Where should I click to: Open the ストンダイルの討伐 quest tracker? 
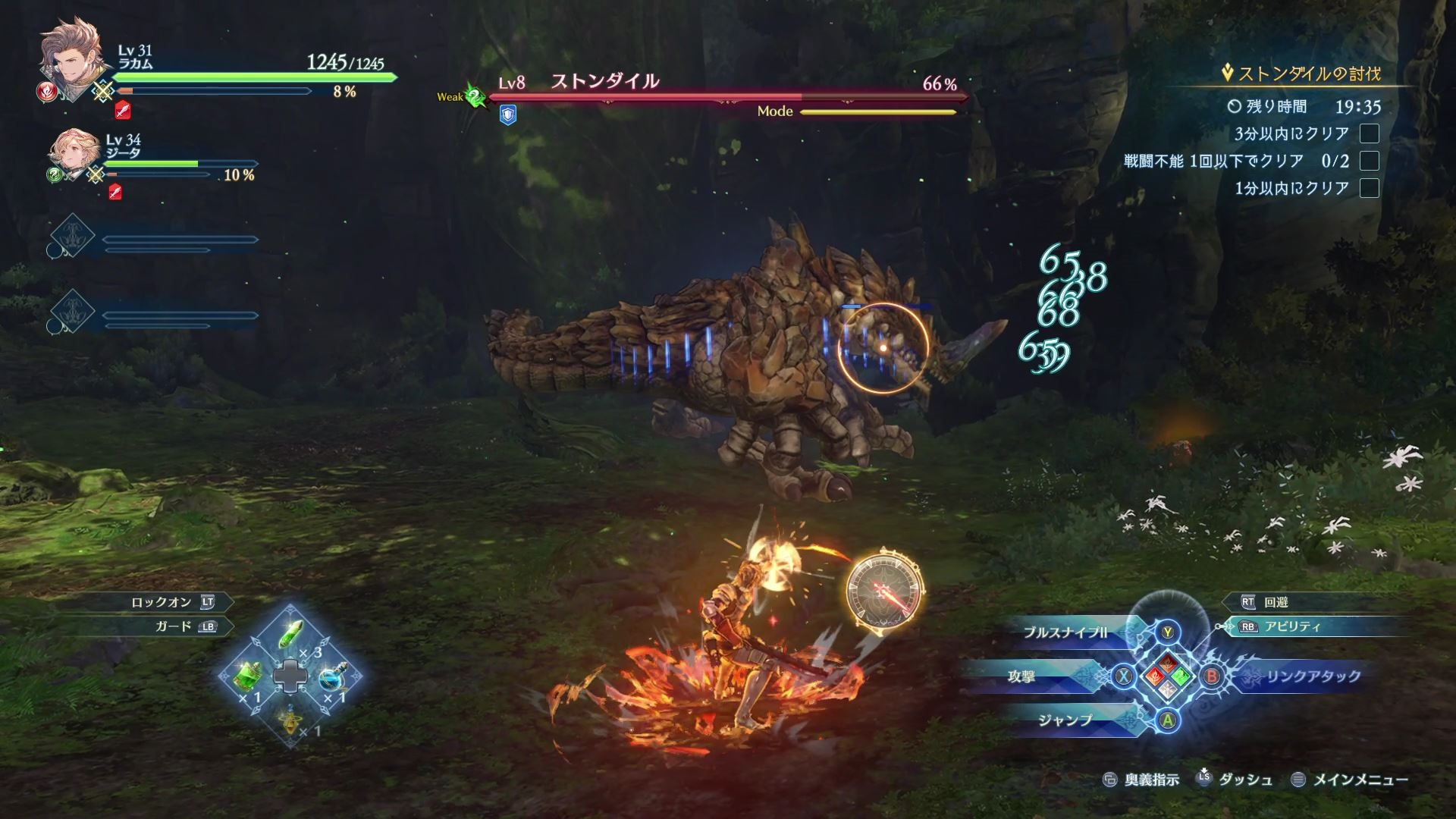pos(1308,74)
